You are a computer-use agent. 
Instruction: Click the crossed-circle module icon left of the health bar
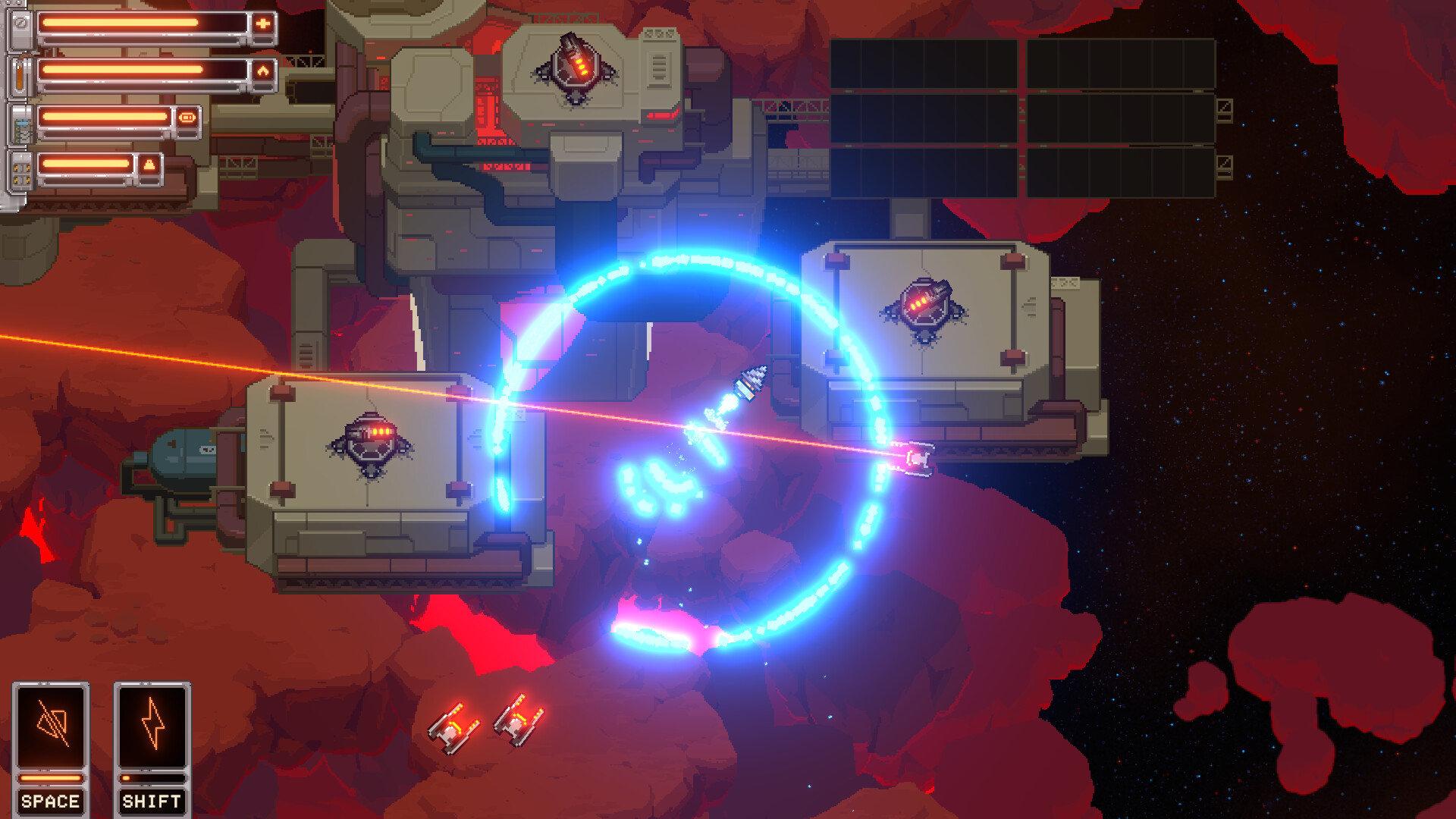pos(20,23)
